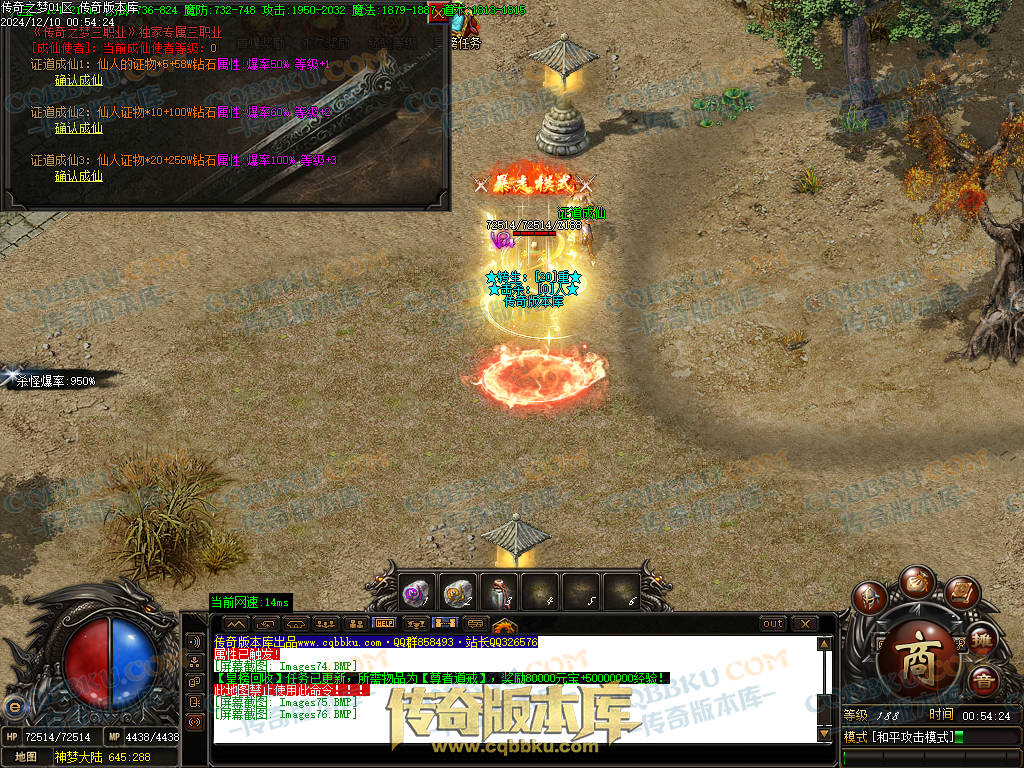The width and height of the screenshot is (1024, 768).
Task: Open the 地图 map button
Action: [x=26, y=757]
